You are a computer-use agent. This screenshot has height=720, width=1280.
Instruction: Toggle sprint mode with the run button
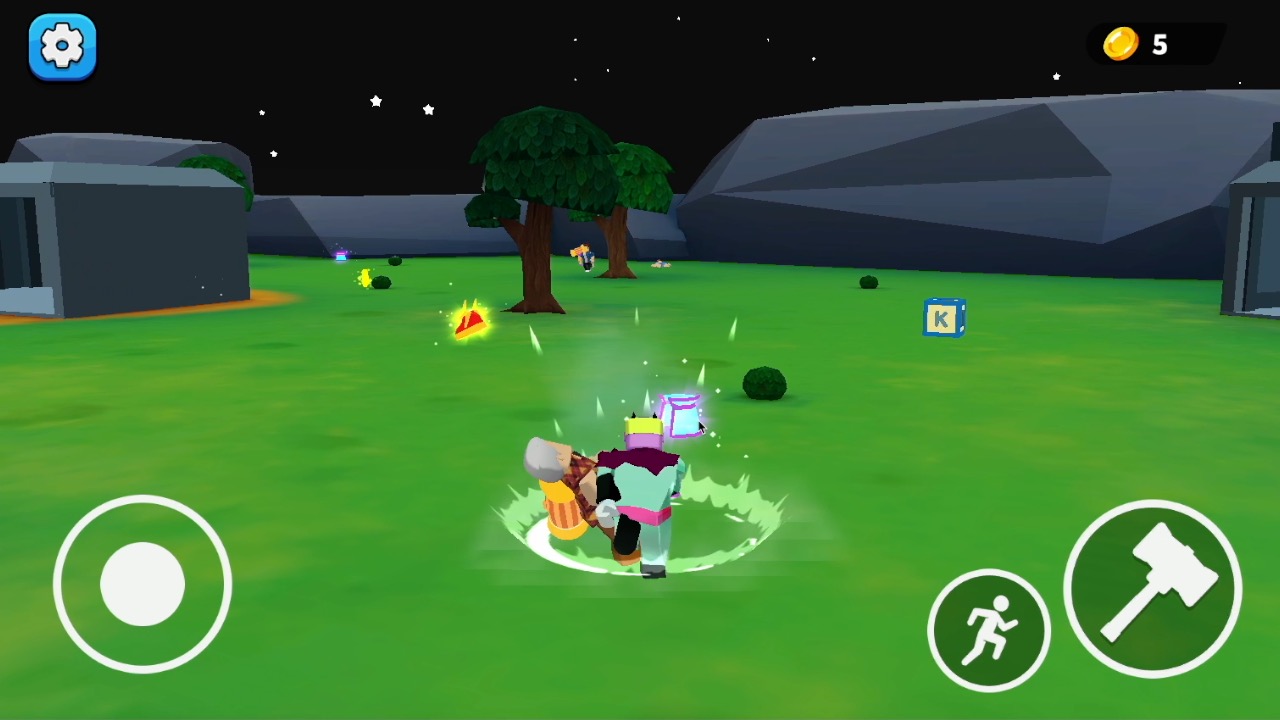tap(989, 628)
